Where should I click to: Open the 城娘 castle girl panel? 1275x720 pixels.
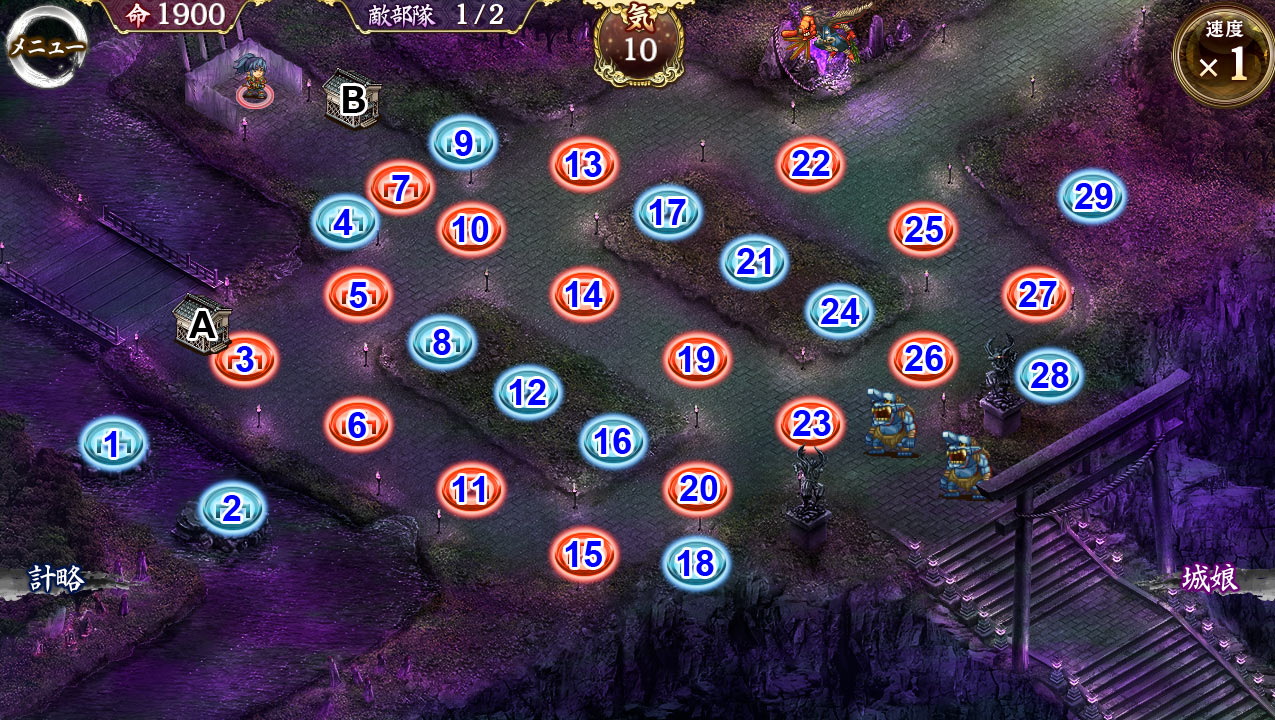click(1210, 579)
